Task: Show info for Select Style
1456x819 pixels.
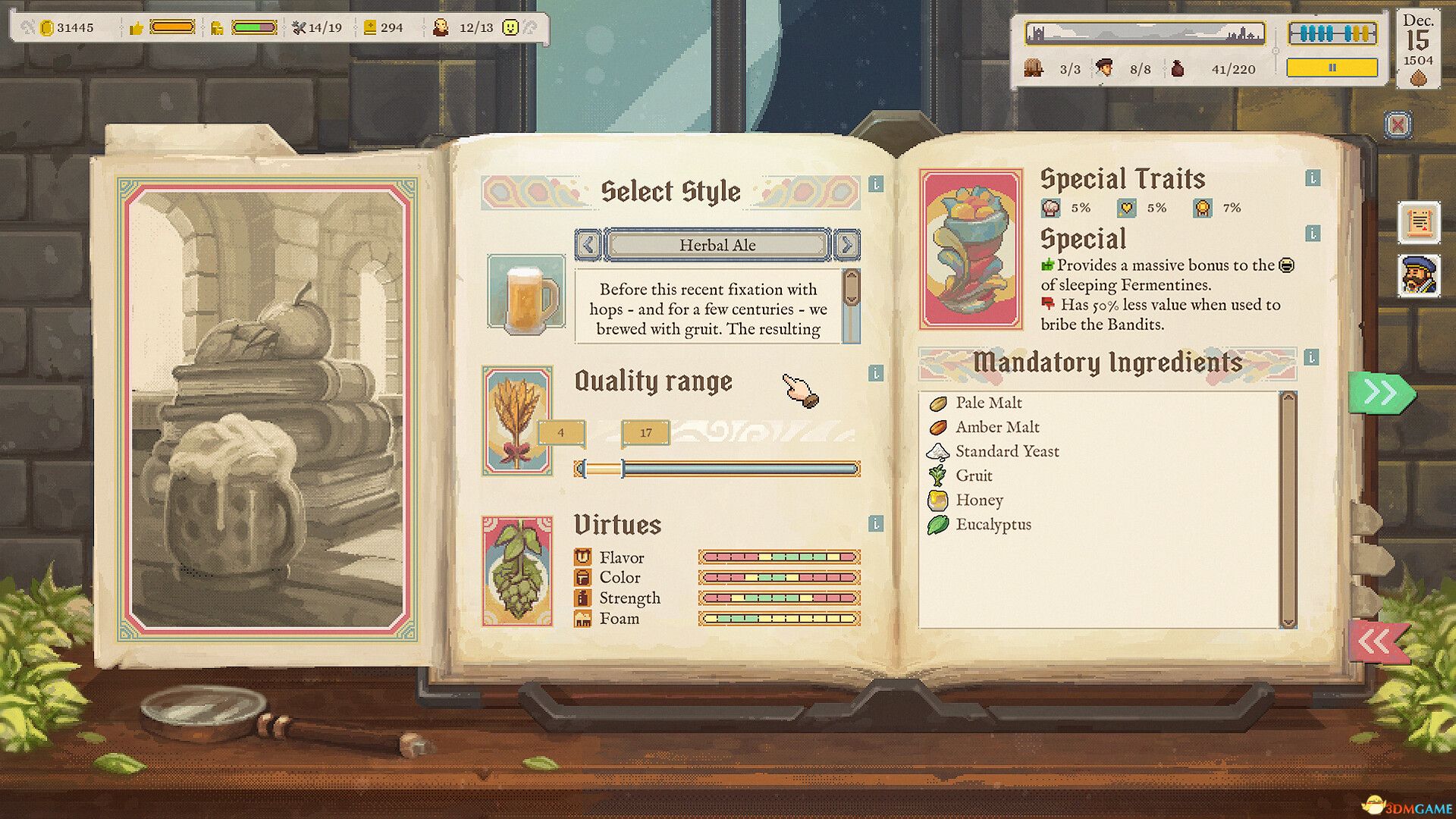Action: 876,184
